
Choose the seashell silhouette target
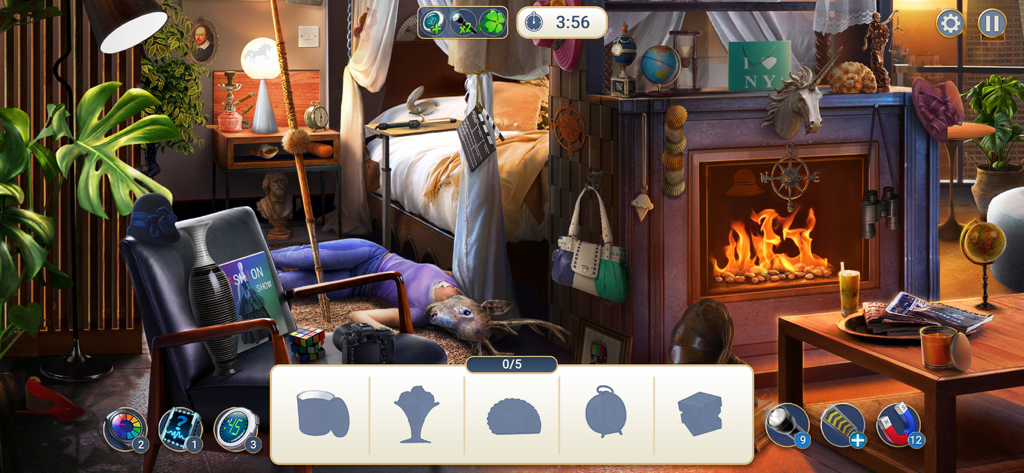513,415
